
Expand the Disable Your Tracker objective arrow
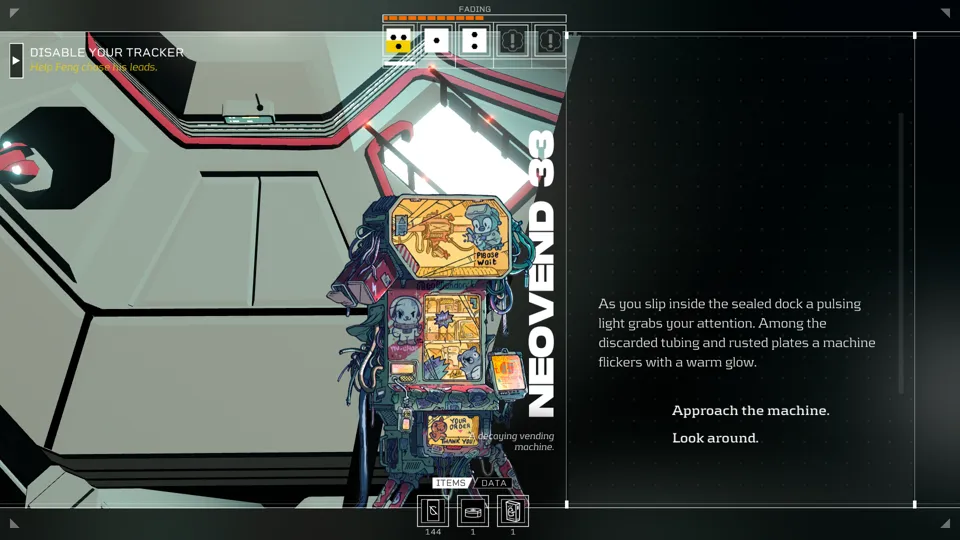[x=16, y=60]
